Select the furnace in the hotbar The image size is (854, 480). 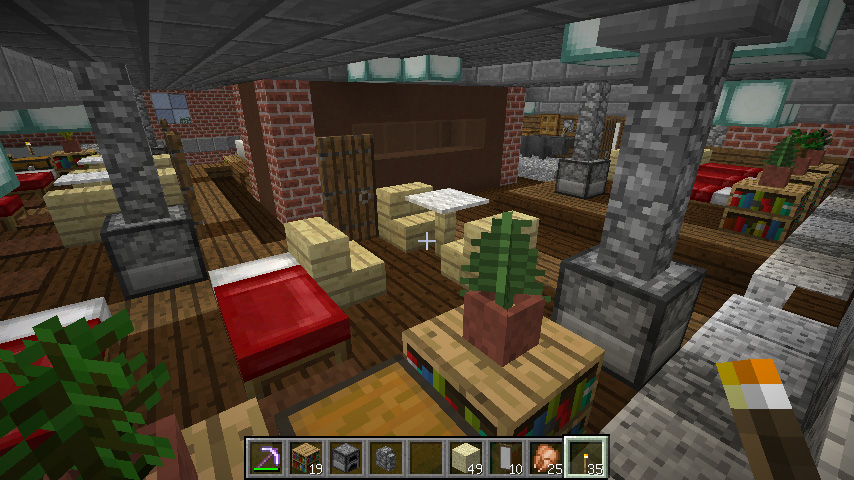pos(346,458)
